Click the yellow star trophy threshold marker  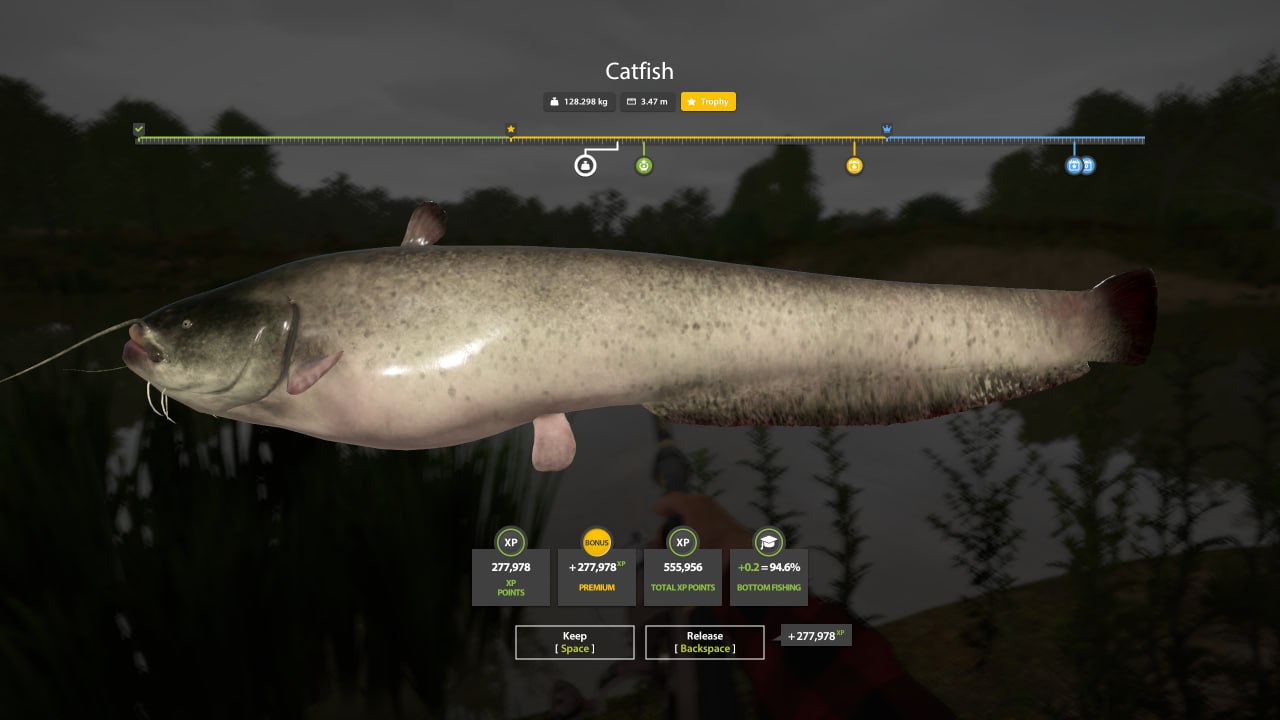(x=511, y=129)
